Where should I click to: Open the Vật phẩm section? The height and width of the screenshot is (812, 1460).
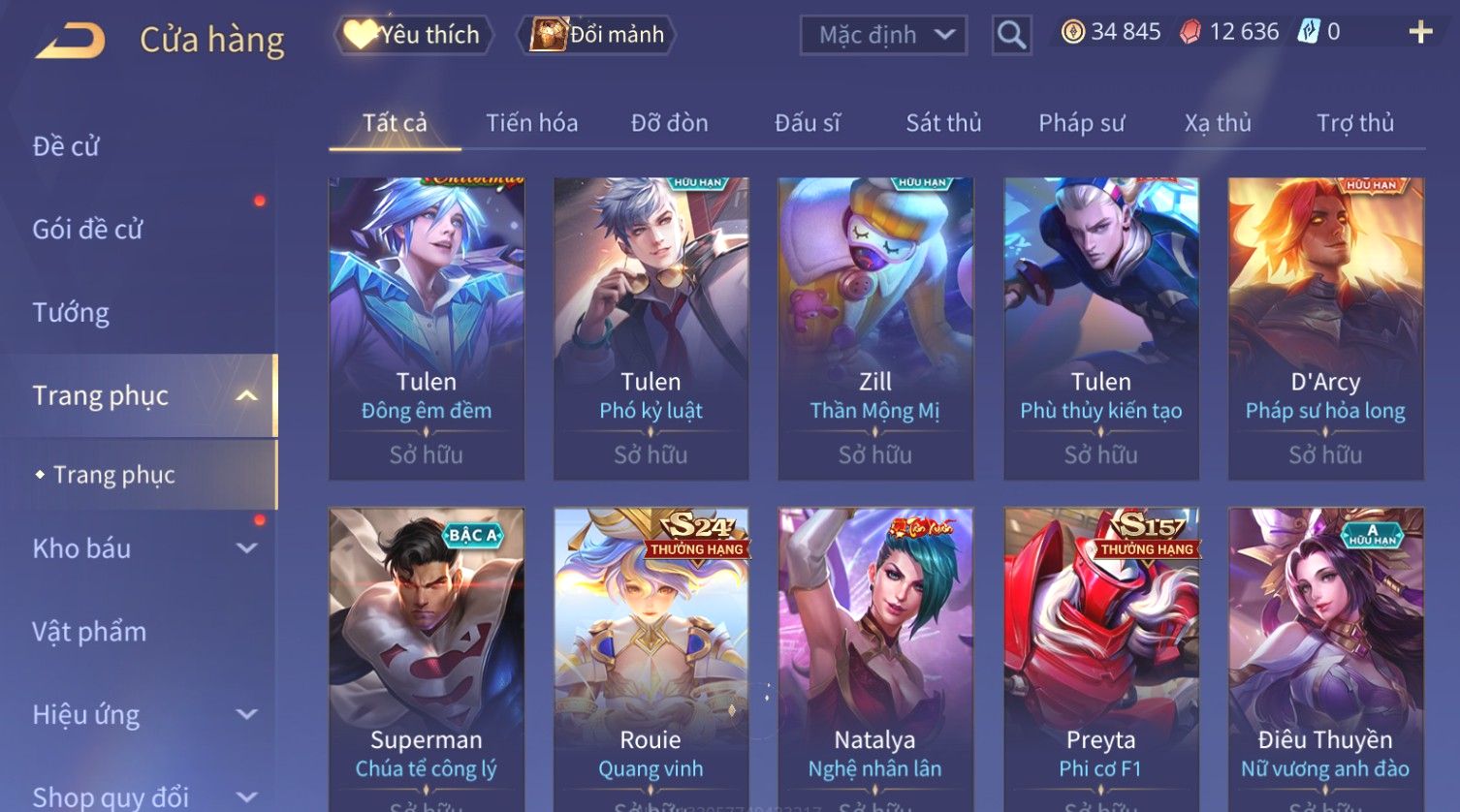(89, 632)
